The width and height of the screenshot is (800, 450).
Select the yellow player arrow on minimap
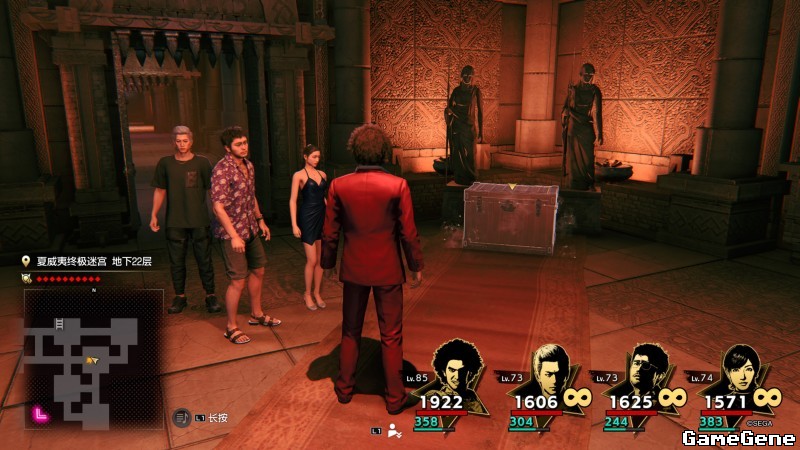[92, 359]
